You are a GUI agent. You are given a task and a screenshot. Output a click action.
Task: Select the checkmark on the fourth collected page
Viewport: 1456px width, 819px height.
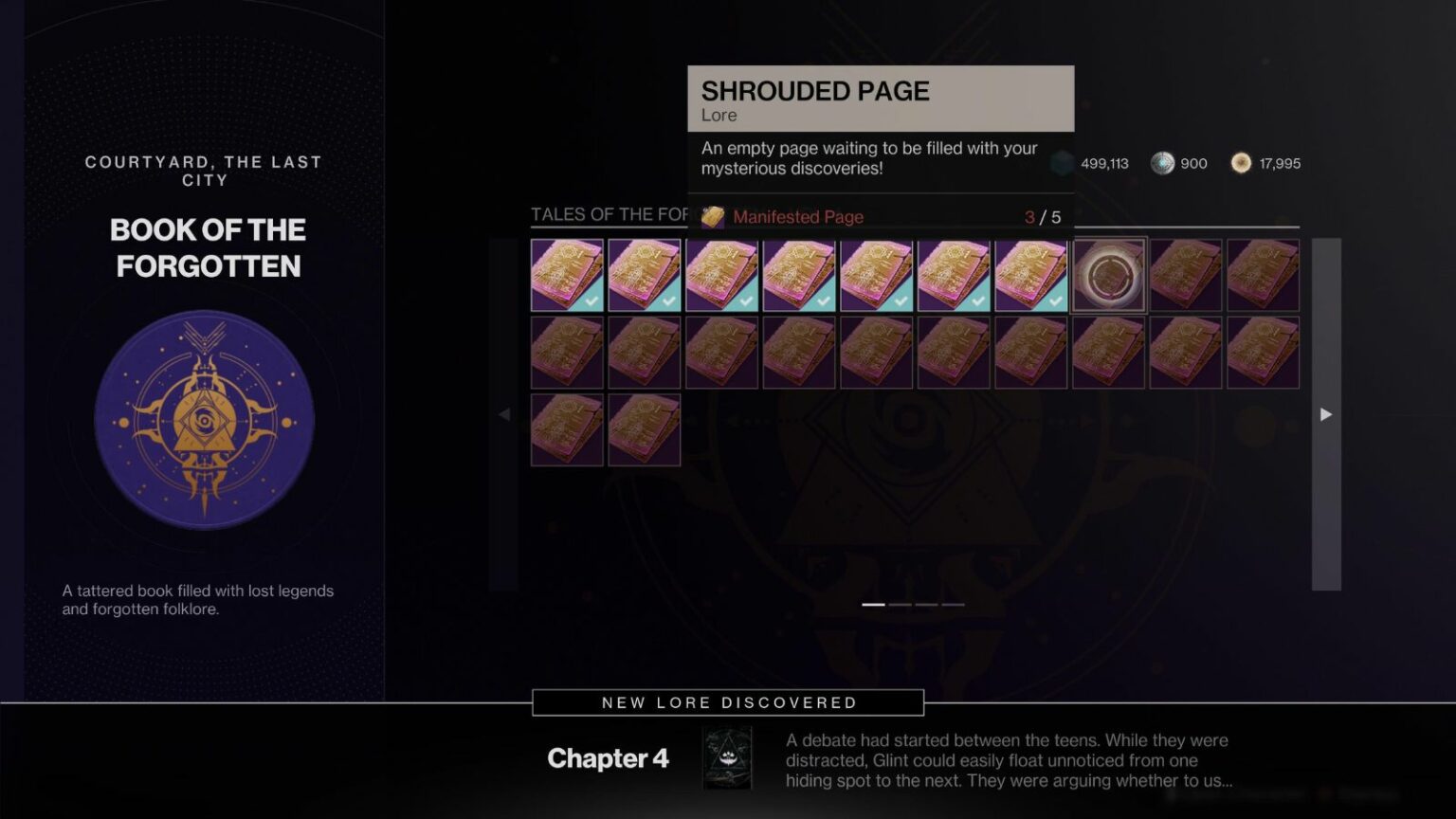[x=823, y=300]
